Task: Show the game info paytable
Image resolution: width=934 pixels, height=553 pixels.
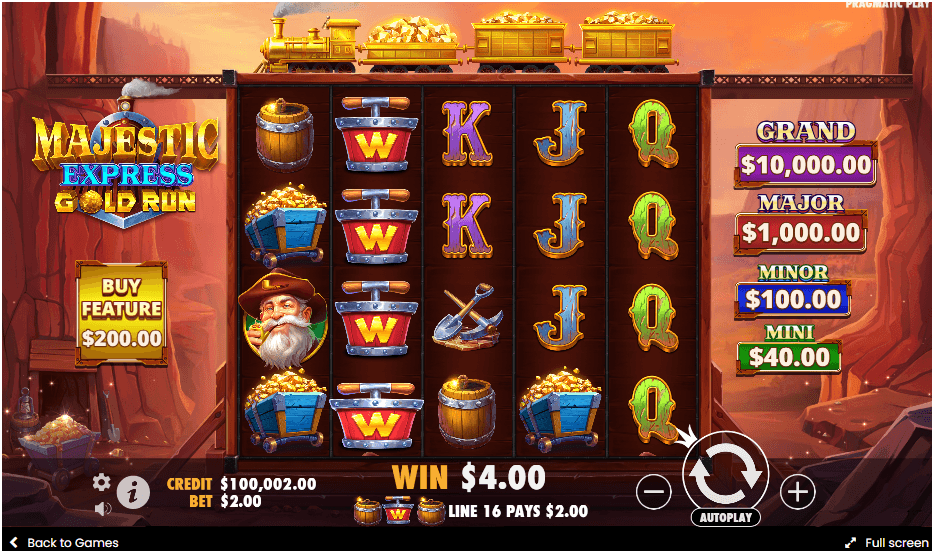Action: (x=133, y=491)
